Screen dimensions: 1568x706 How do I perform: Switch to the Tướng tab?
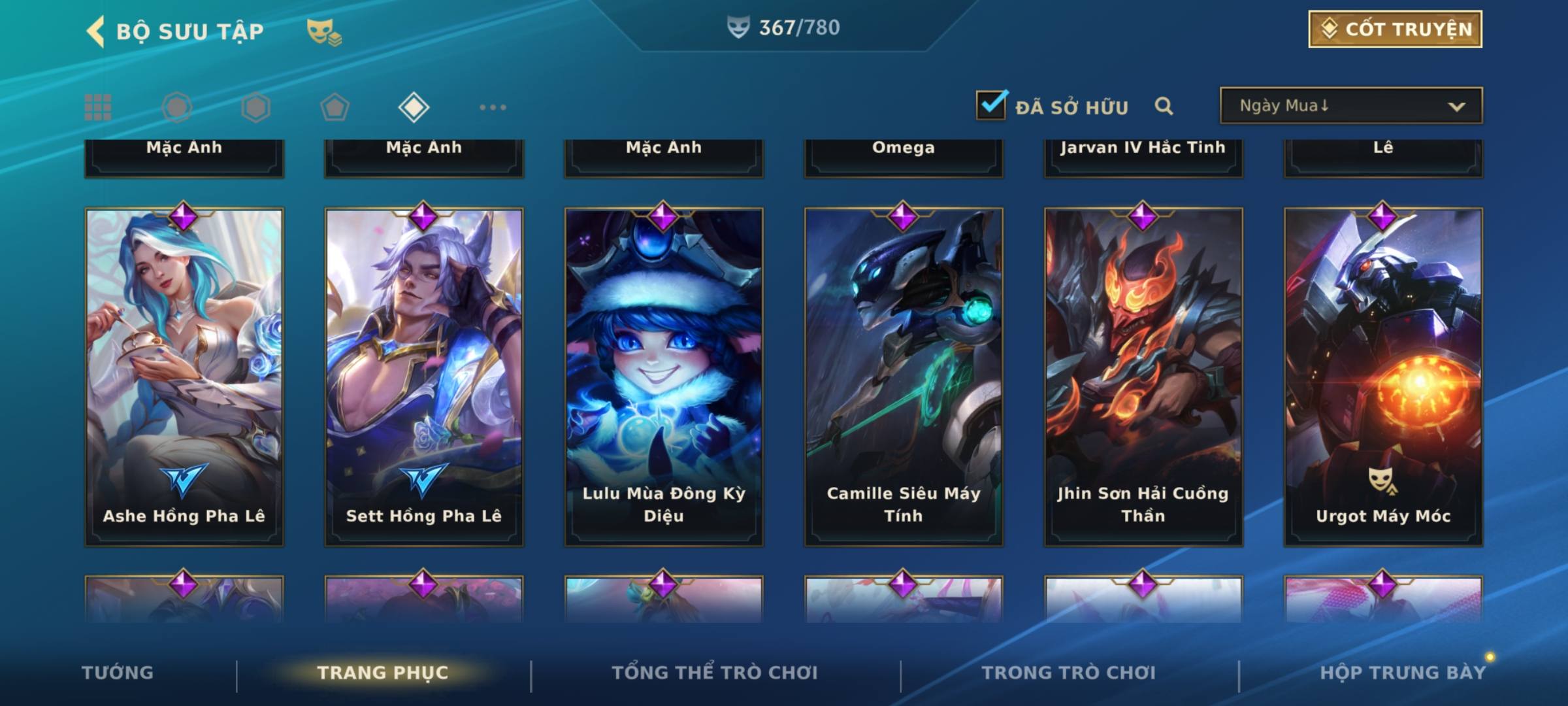pyautogui.click(x=118, y=673)
